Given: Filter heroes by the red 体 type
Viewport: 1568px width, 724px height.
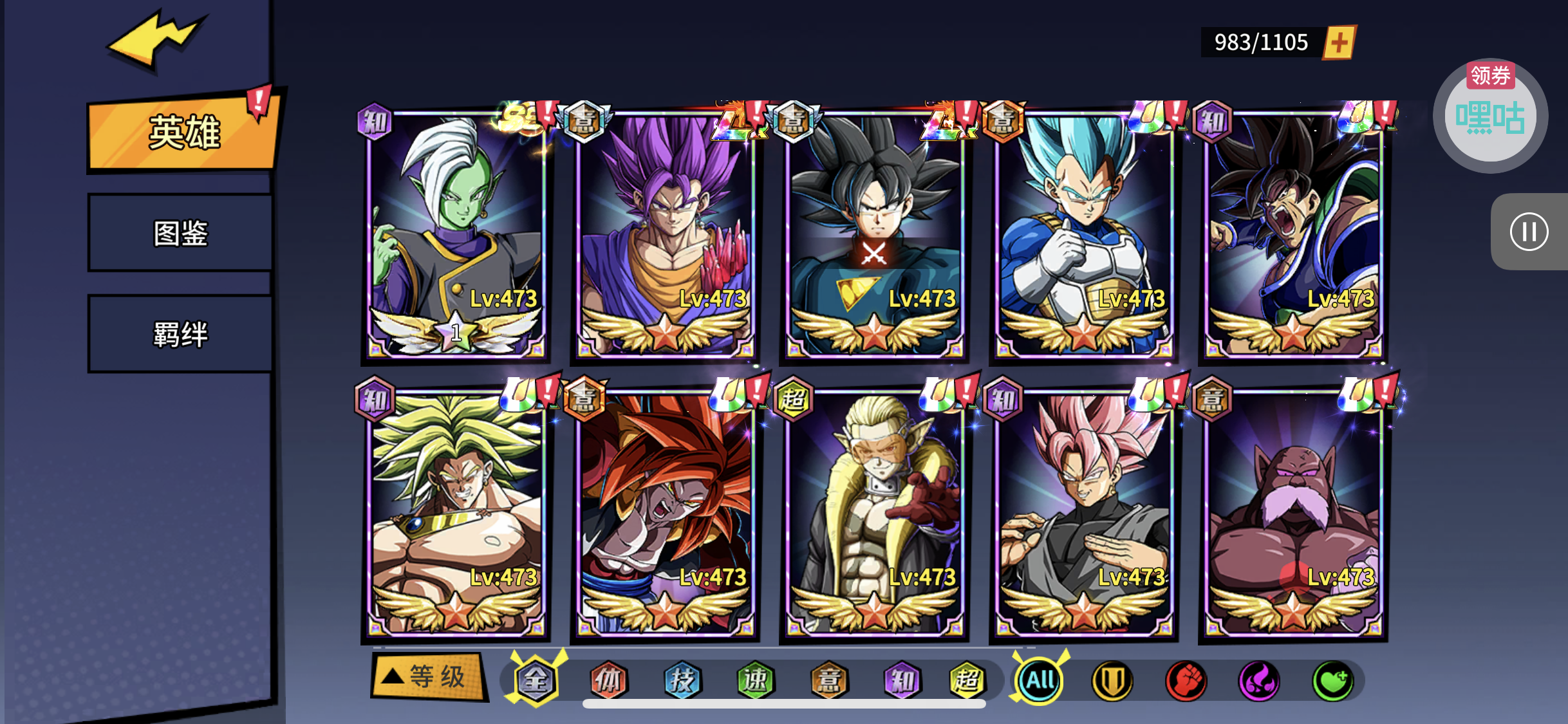Looking at the screenshot, I should [x=608, y=680].
